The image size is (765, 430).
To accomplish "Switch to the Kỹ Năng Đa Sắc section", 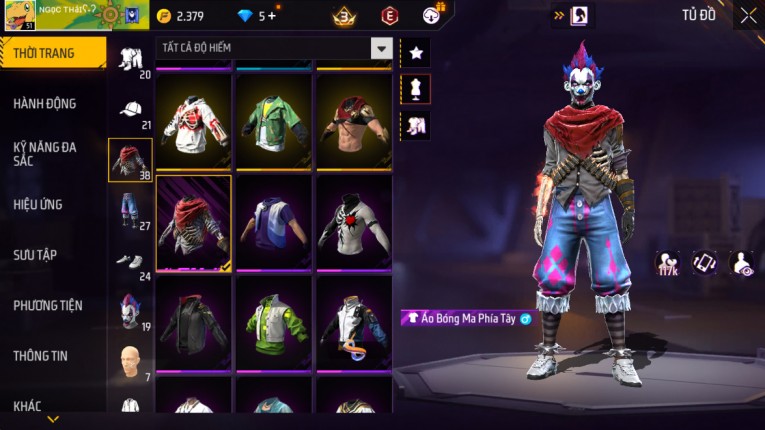I will [x=45, y=153].
